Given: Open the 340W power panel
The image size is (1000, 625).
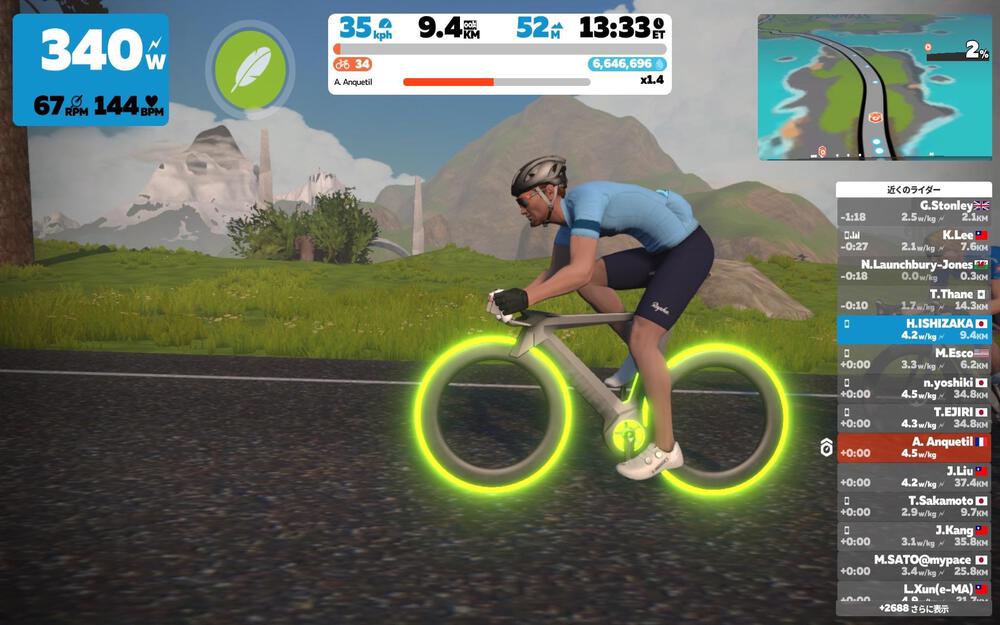Looking at the screenshot, I should [90, 69].
